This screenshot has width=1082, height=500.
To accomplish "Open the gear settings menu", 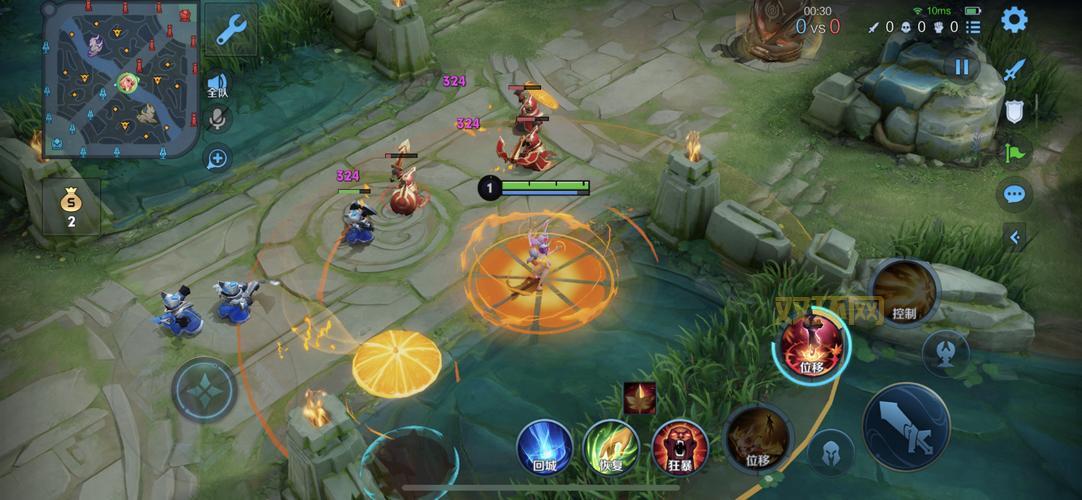I will coord(1014,19).
